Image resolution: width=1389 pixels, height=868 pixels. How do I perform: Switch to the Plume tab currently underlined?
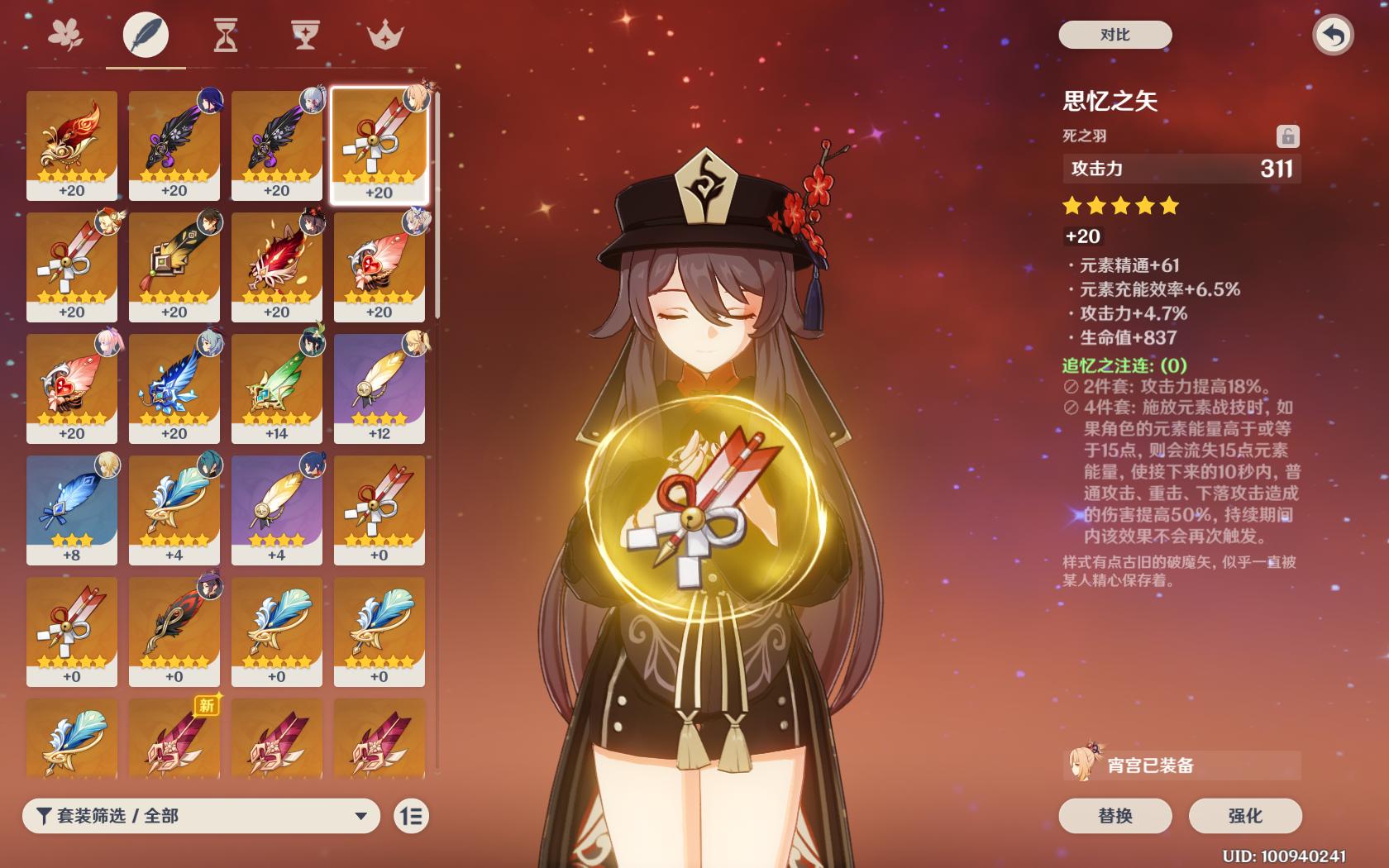146,35
